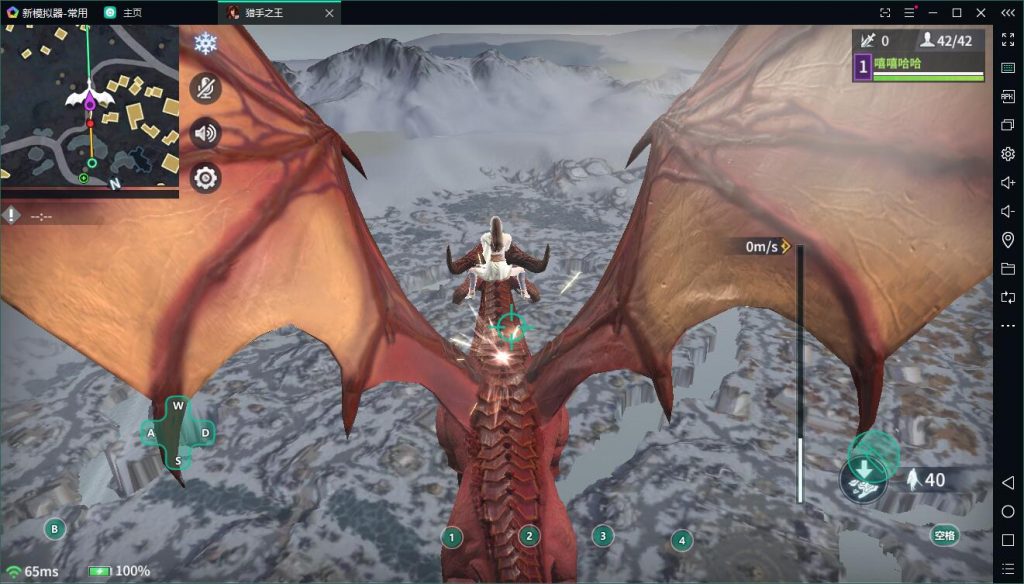Viewport: 1024px width, 584px height.
Task: Click the round B button
Action: point(55,528)
